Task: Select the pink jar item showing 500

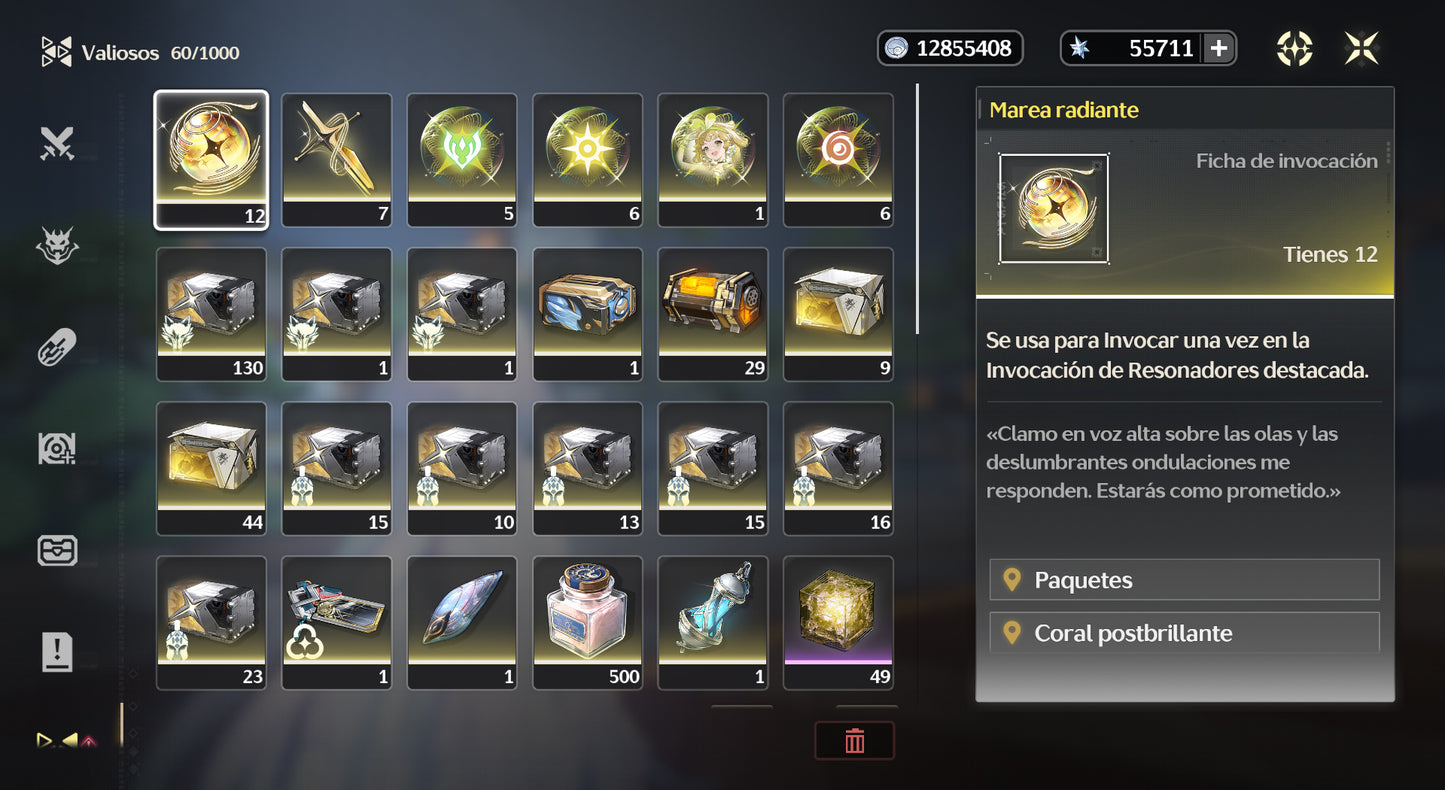Action: pyautogui.click(x=587, y=622)
